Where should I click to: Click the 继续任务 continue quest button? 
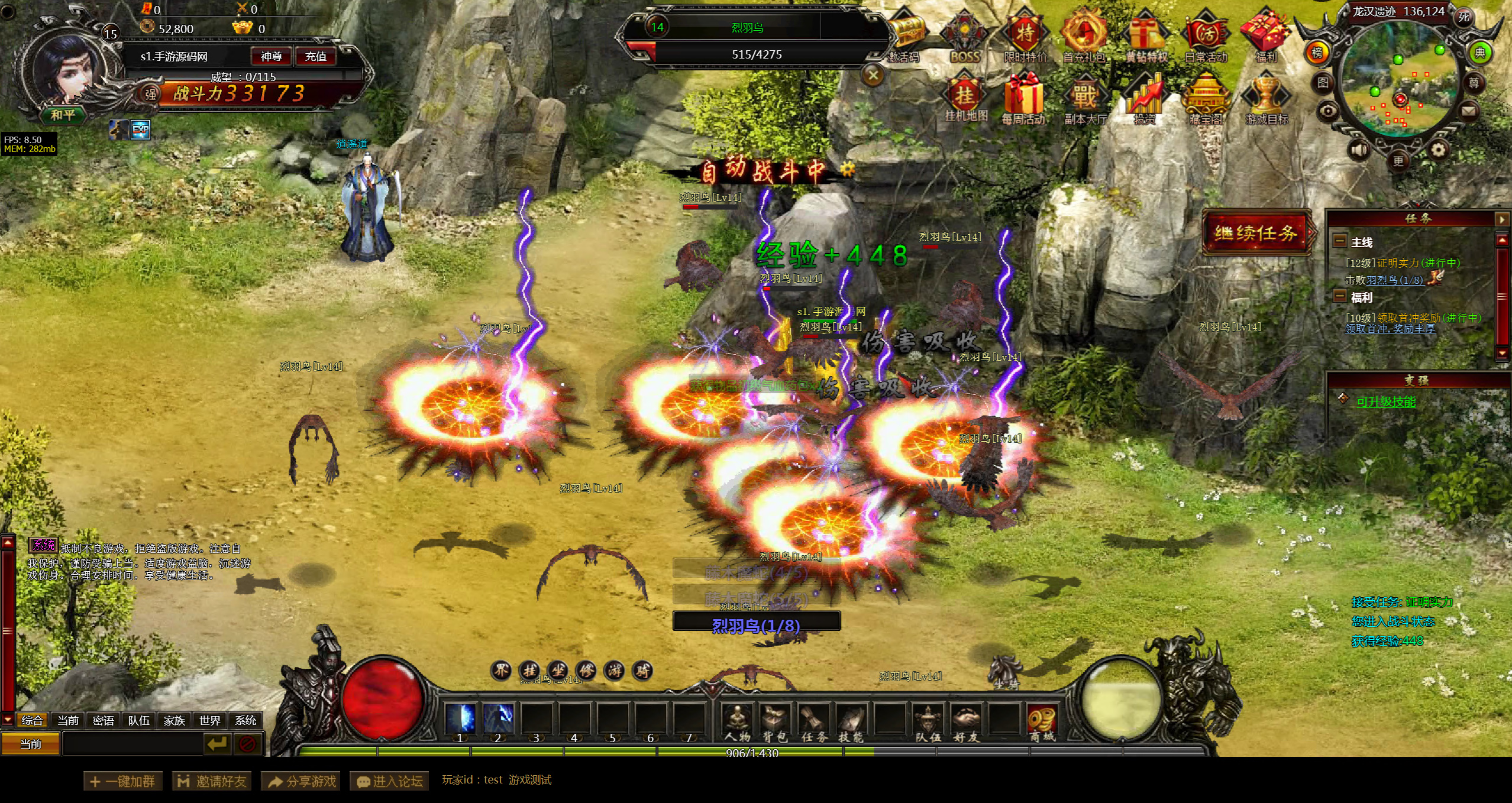click(1256, 233)
